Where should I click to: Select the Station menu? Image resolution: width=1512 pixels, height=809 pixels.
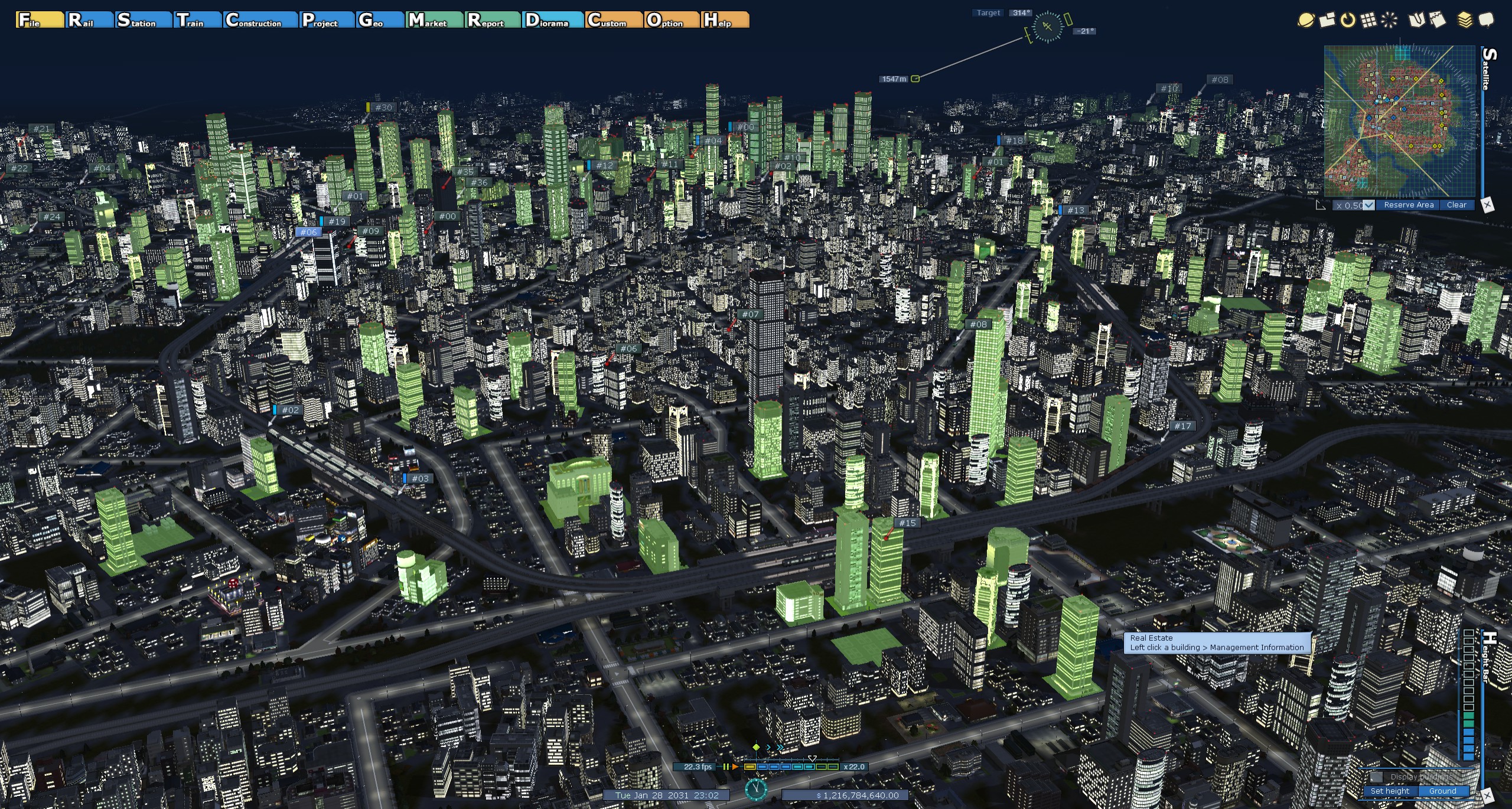coord(143,20)
